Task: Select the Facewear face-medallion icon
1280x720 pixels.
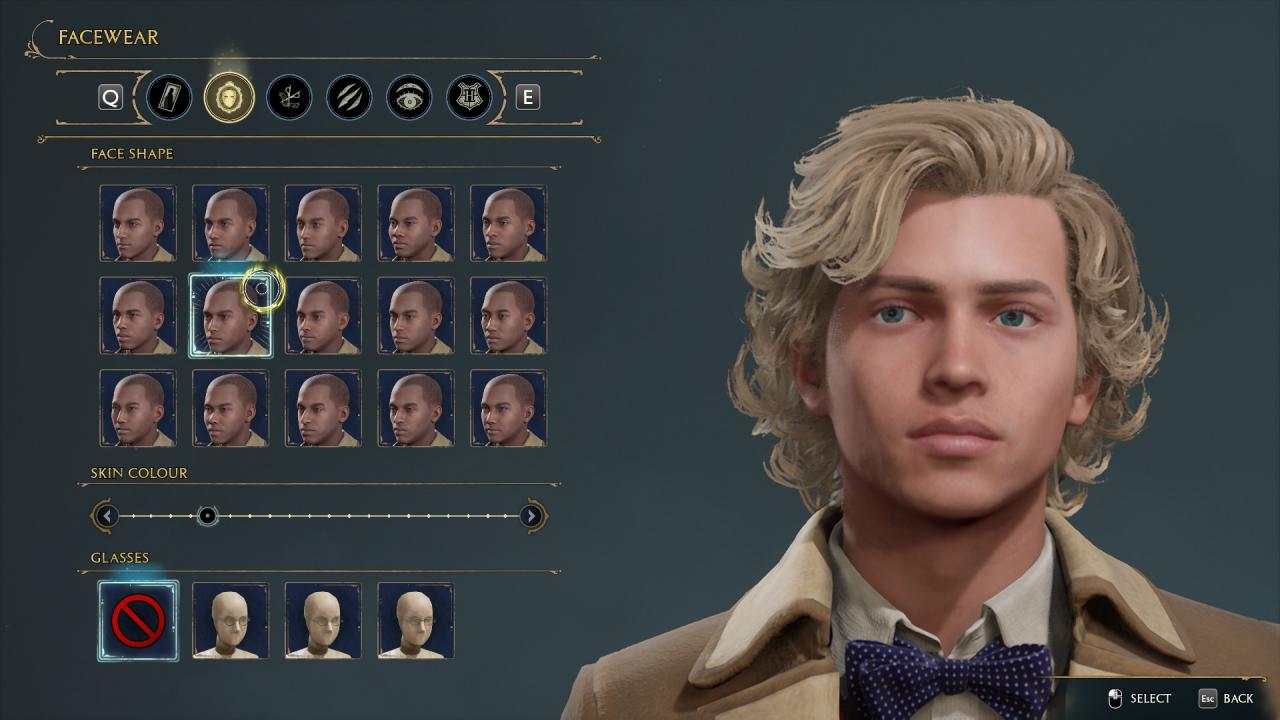Action: pyautogui.click(x=229, y=97)
